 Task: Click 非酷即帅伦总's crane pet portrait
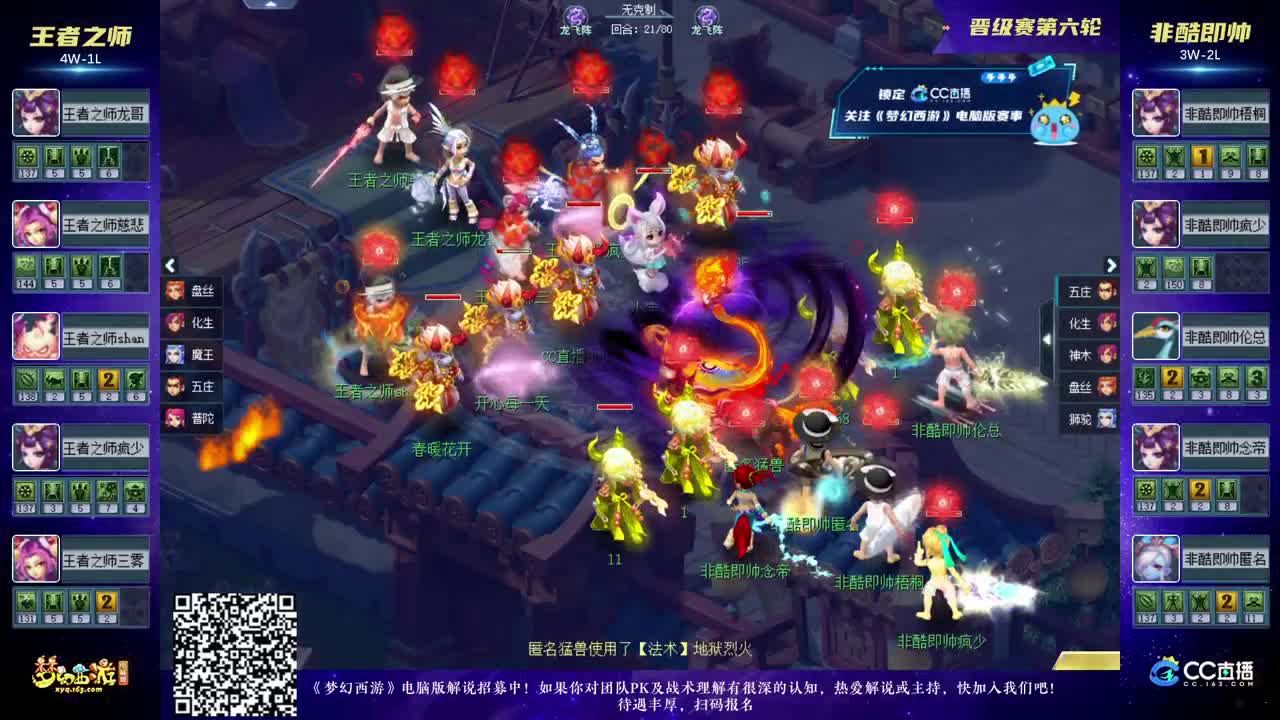click(x=1155, y=336)
